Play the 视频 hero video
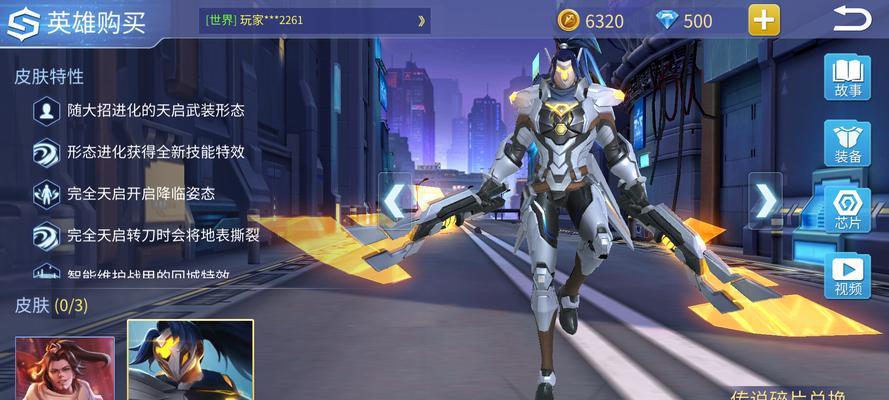The height and width of the screenshot is (400, 889). (847, 275)
